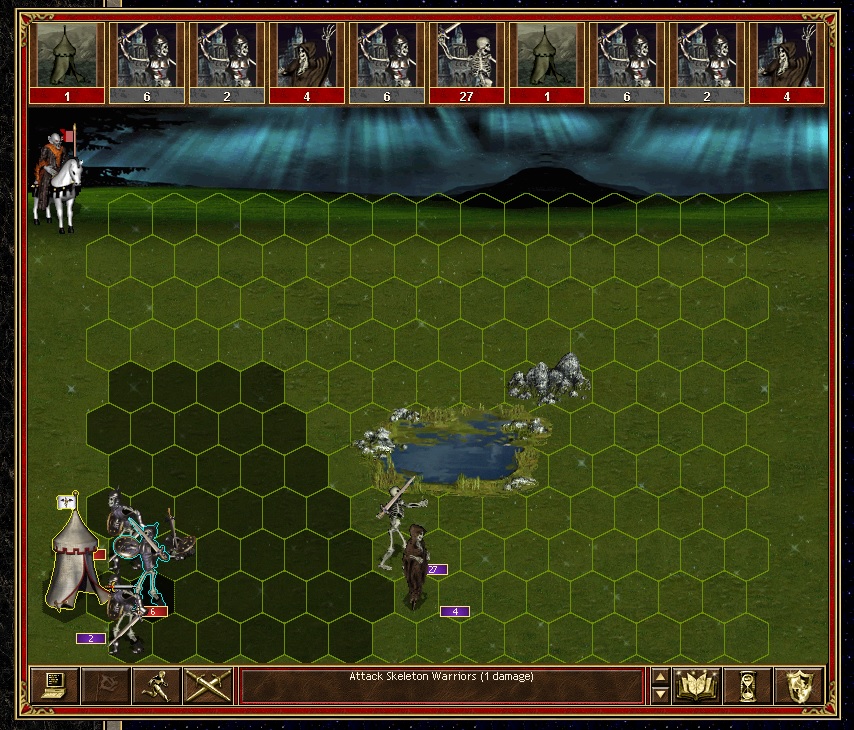This screenshot has width=854, height=730.
Task: Open the combat log message bar
Action: tap(441, 685)
